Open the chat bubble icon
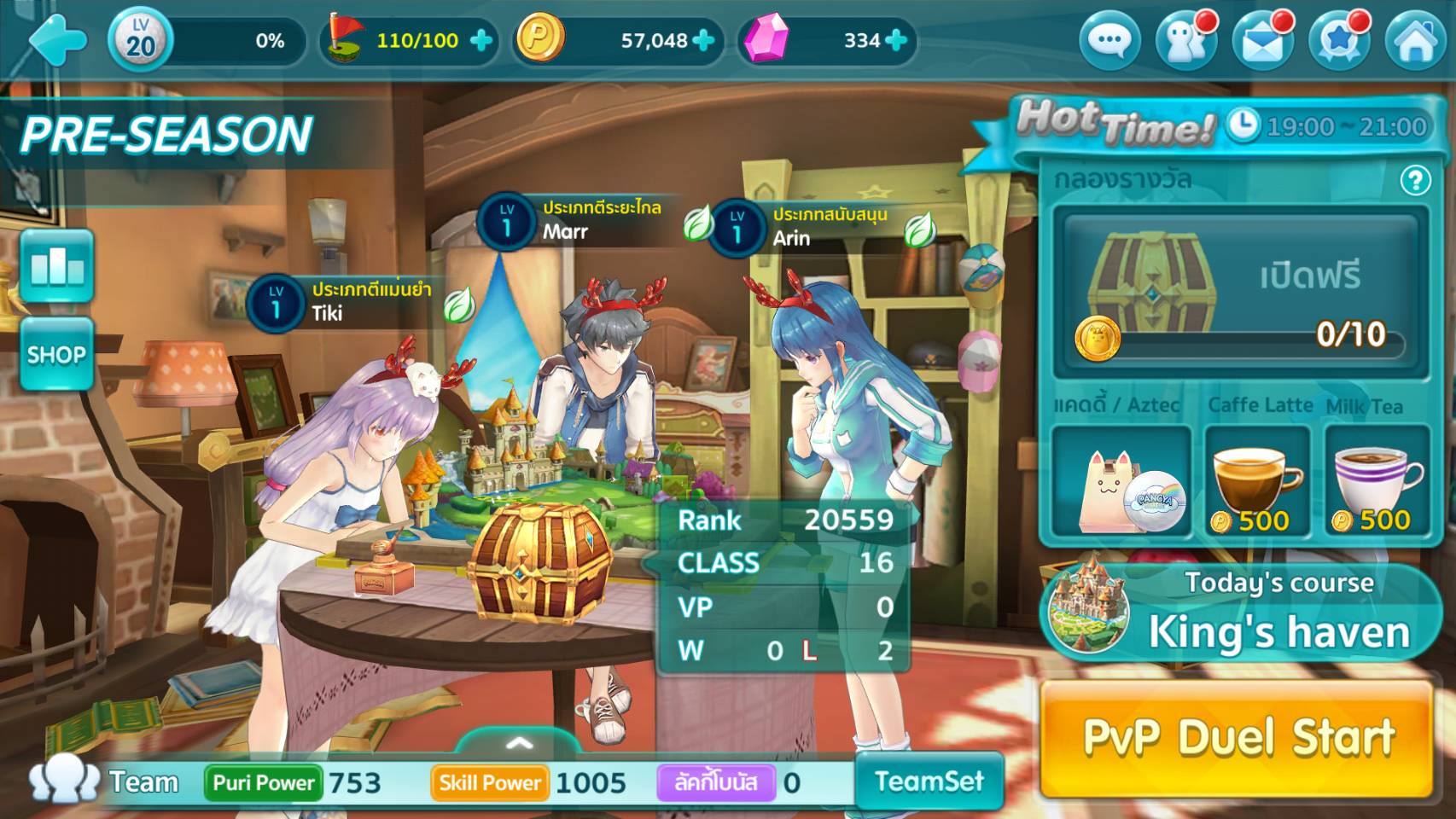The height and width of the screenshot is (819, 1456). [x=1109, y=40]
